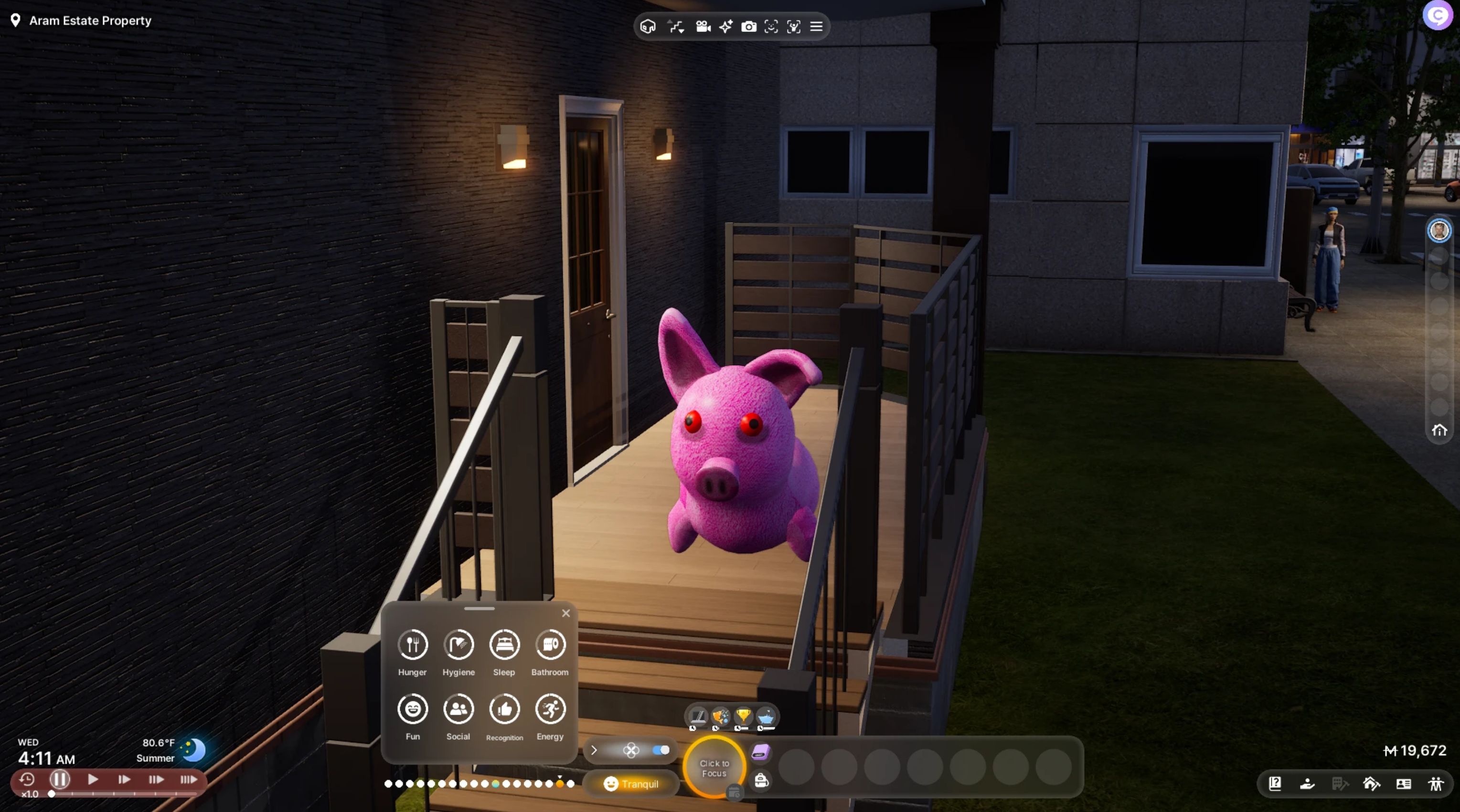Select the Hygiene need icon
The image size is (1460, 812).
458,645
